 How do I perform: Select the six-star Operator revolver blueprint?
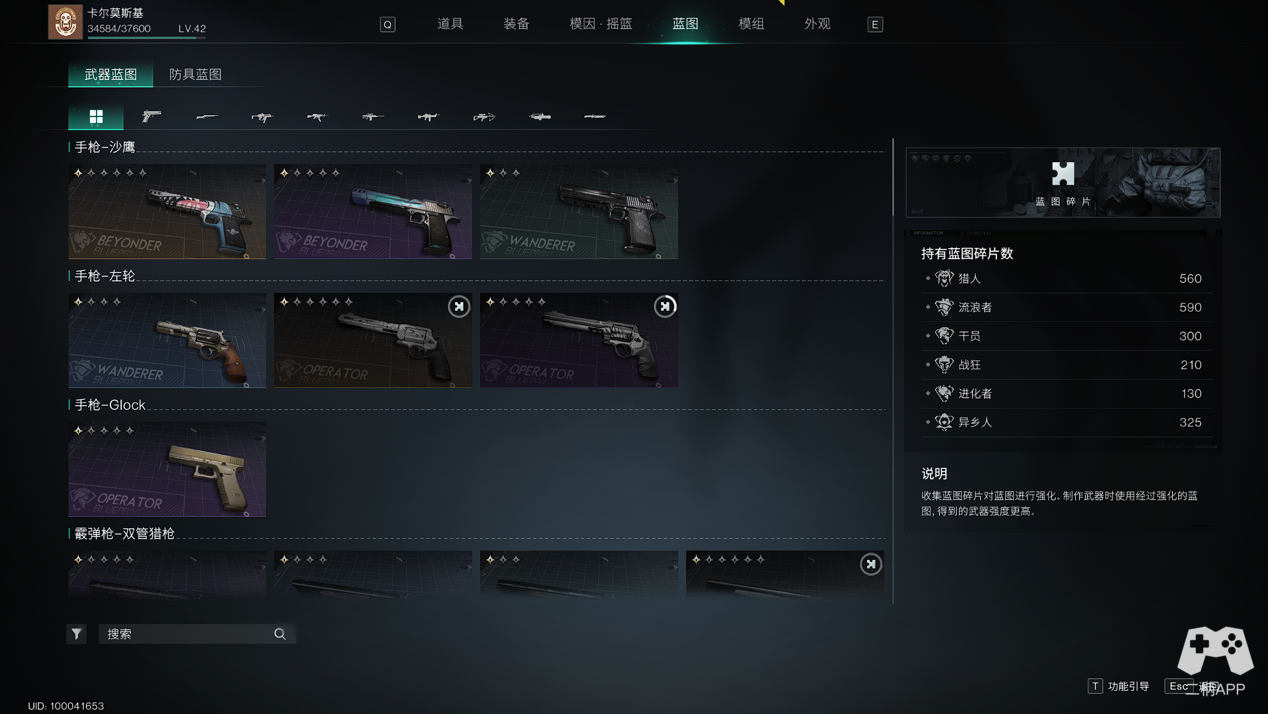[373, 341]
